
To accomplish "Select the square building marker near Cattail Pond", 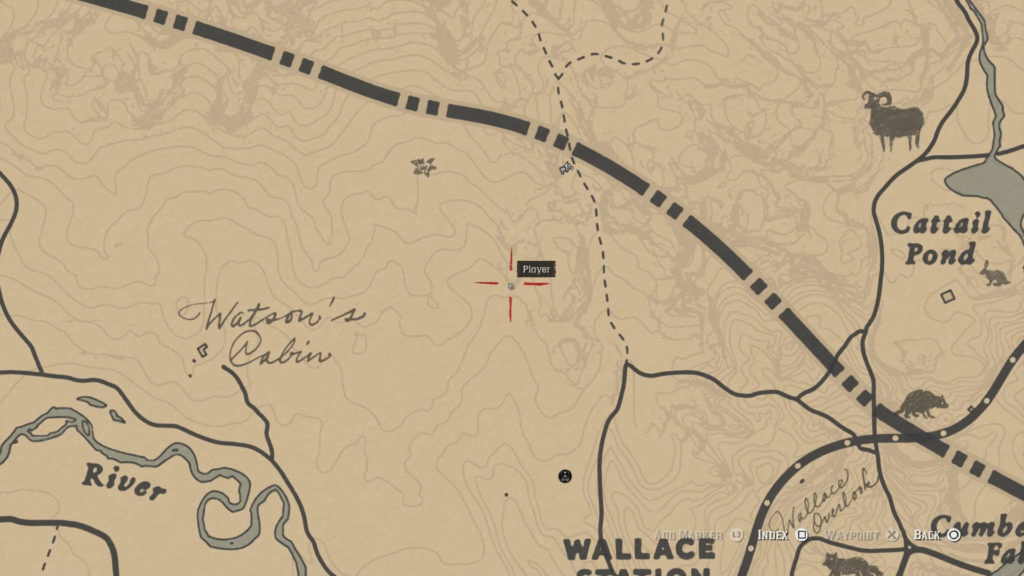I will click(948, 295).
